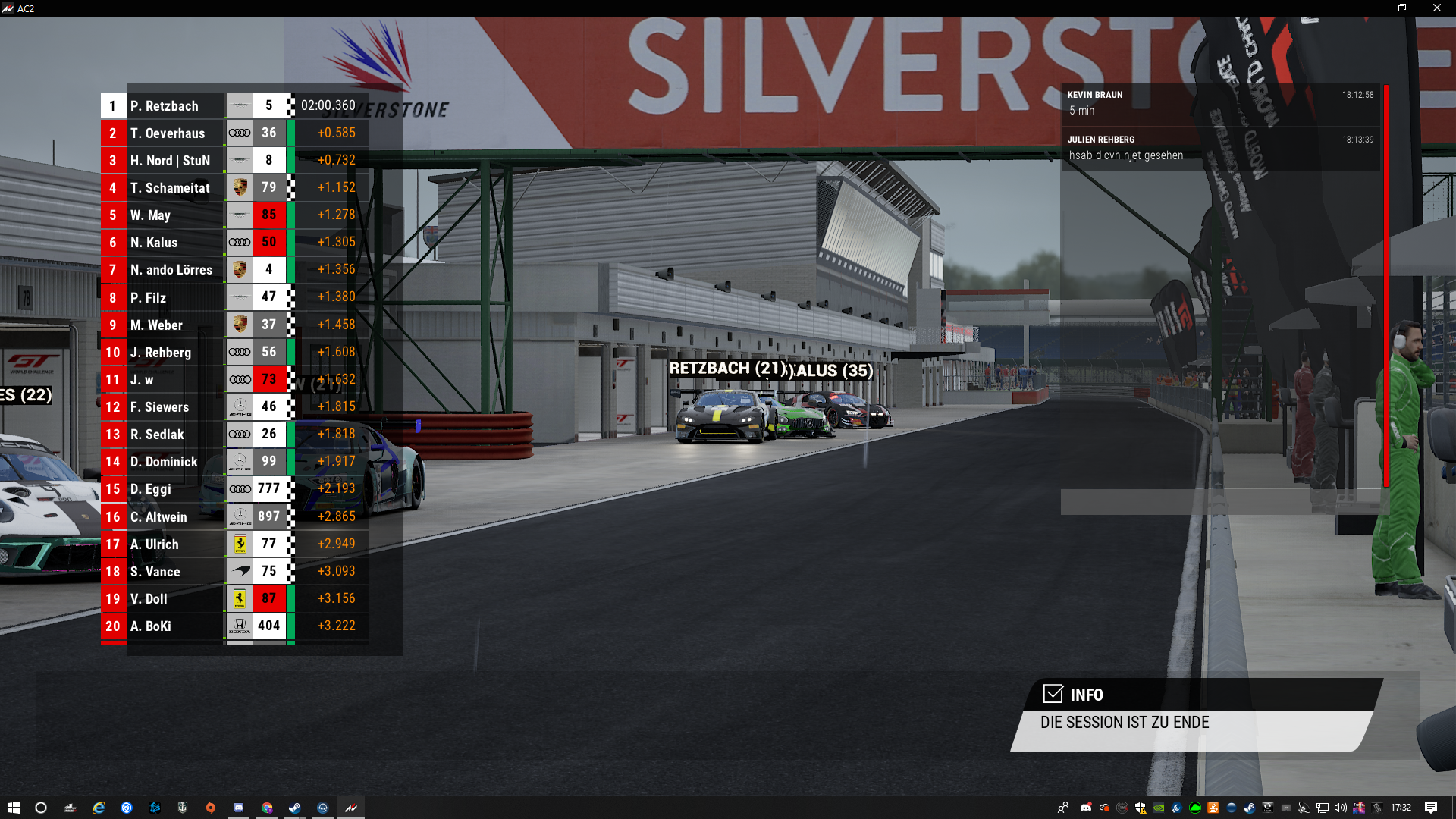Click Kevin Braun's chat message
Viewport: 1456px width, 819px height.
tap(1219, 103)
